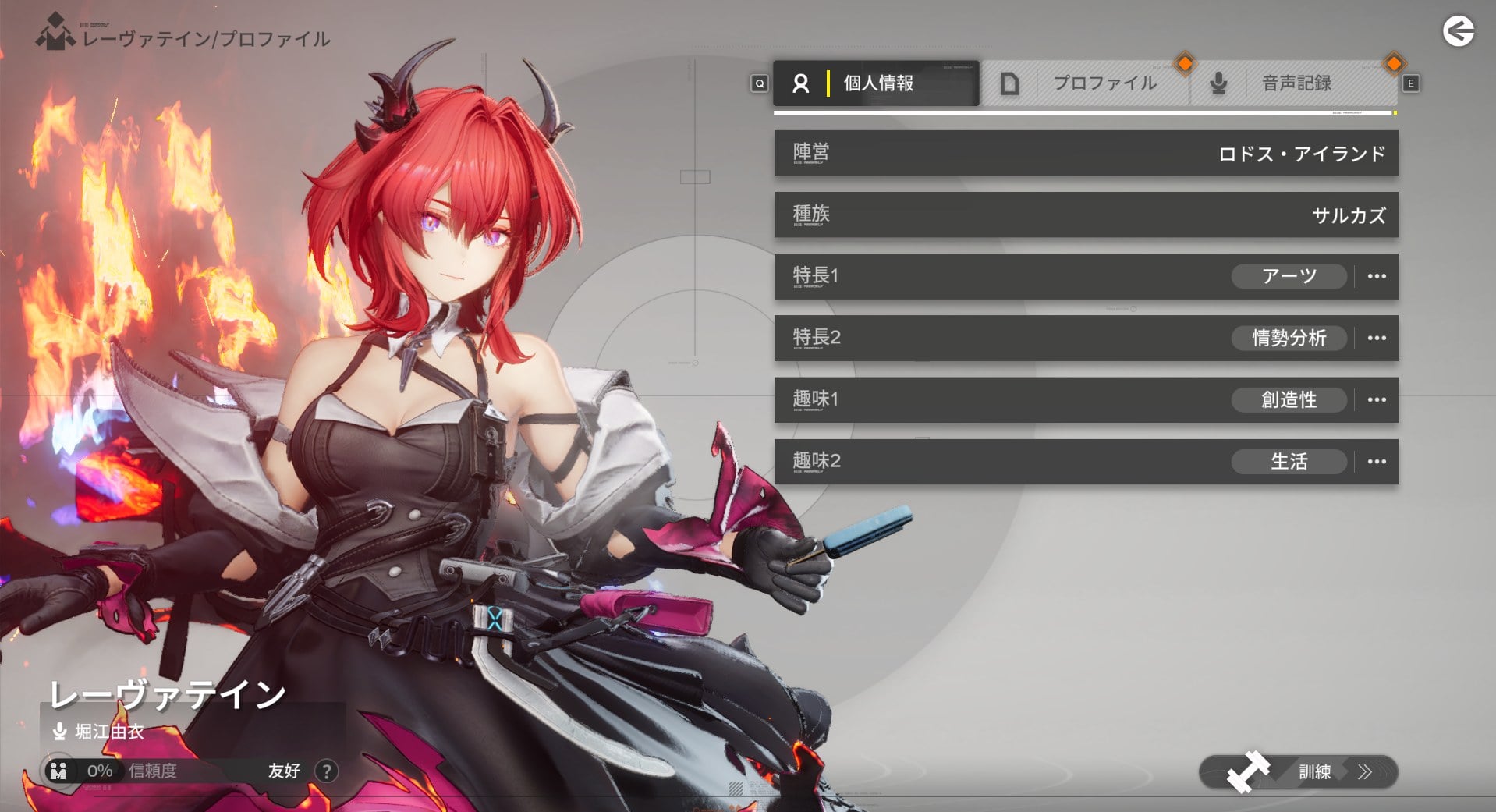Choose the 生活 hobby tag
The width and height of the screenshot is (1496, 812).
(1289, 461)
